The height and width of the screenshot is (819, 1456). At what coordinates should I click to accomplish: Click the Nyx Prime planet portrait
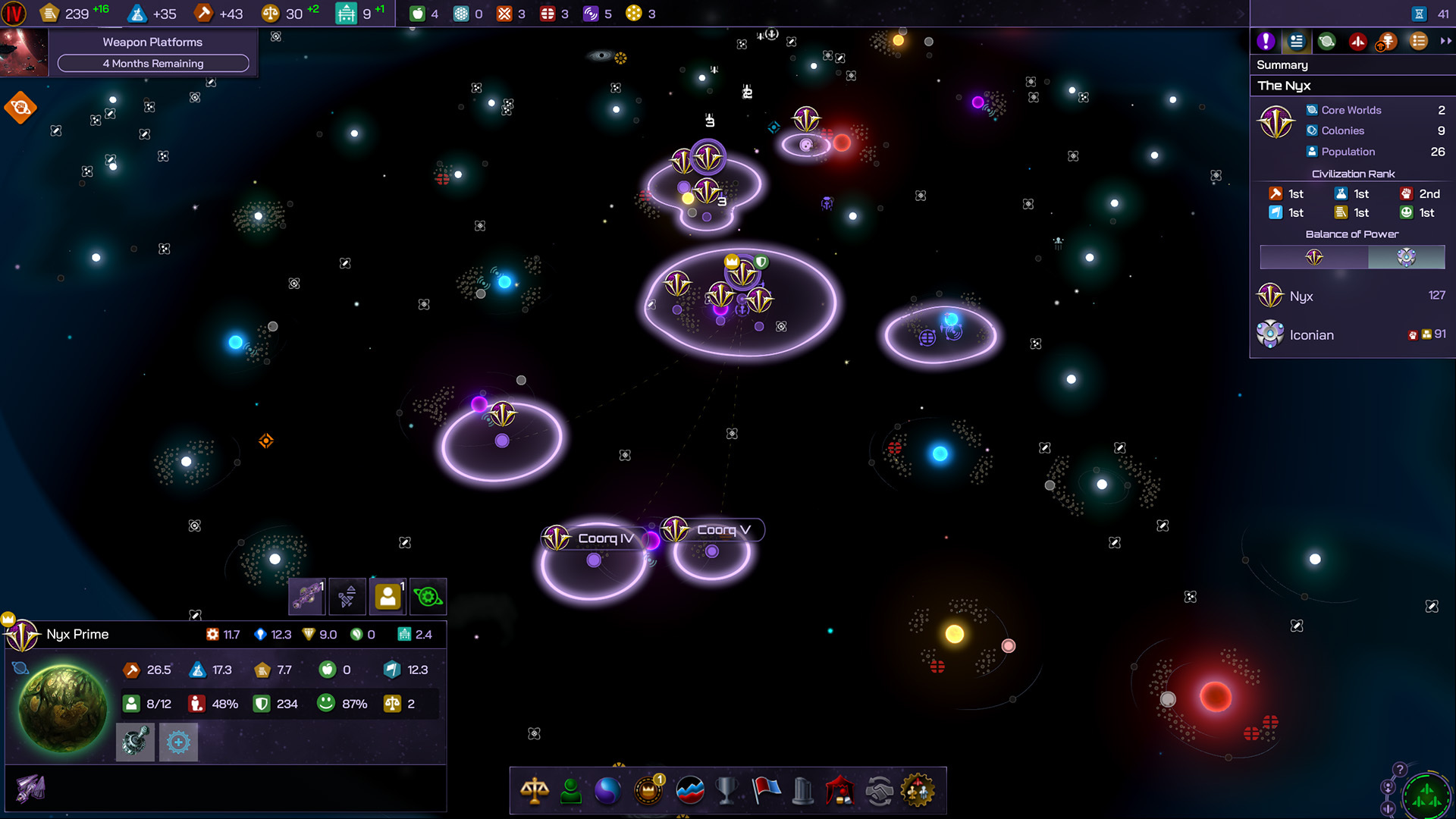[x=63, y=708]
